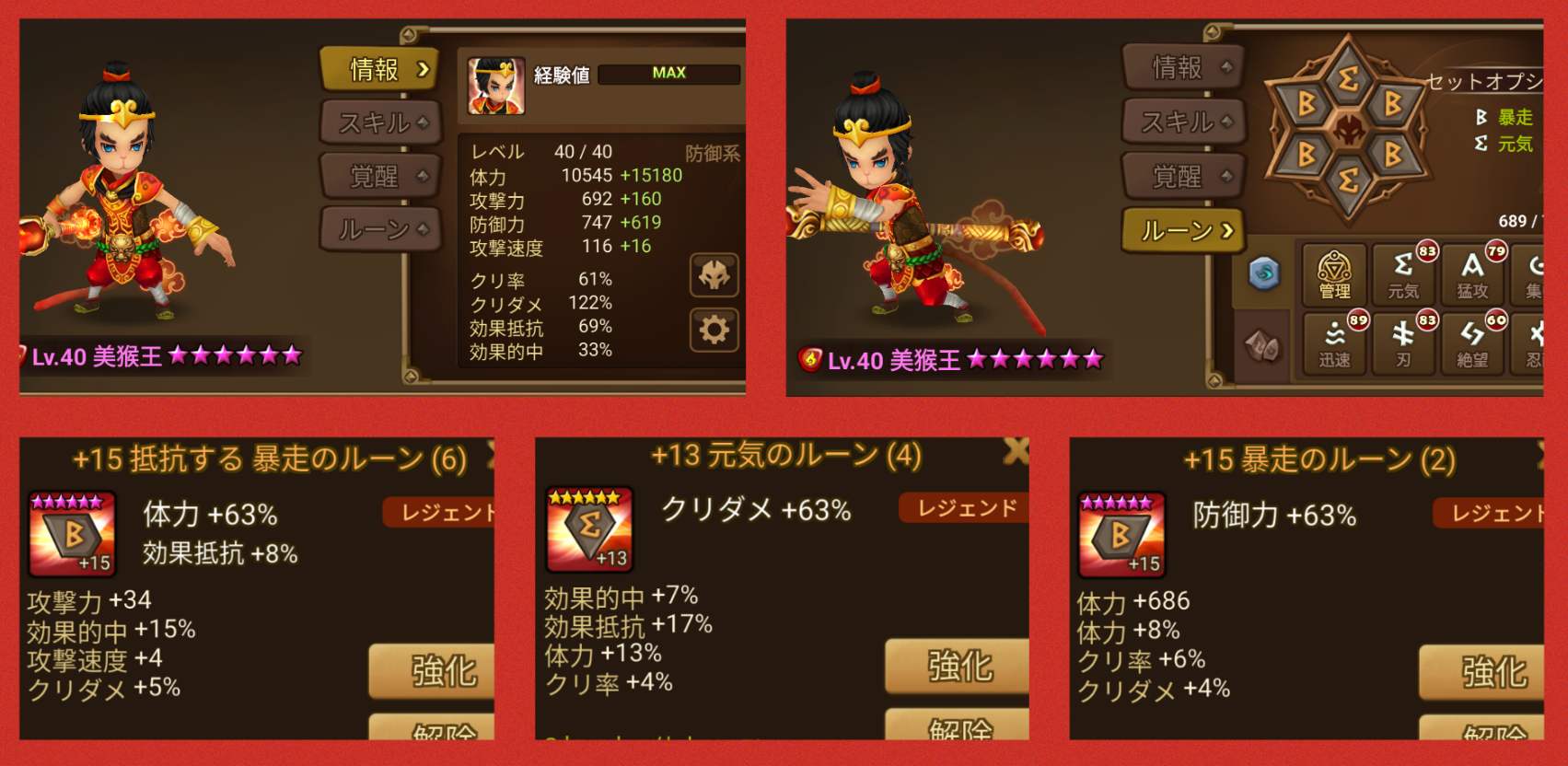Open the gear settings icon on the info panel
Viewport: 1568px width, 766px height.
pyautogui.click(x=715, y=328)
